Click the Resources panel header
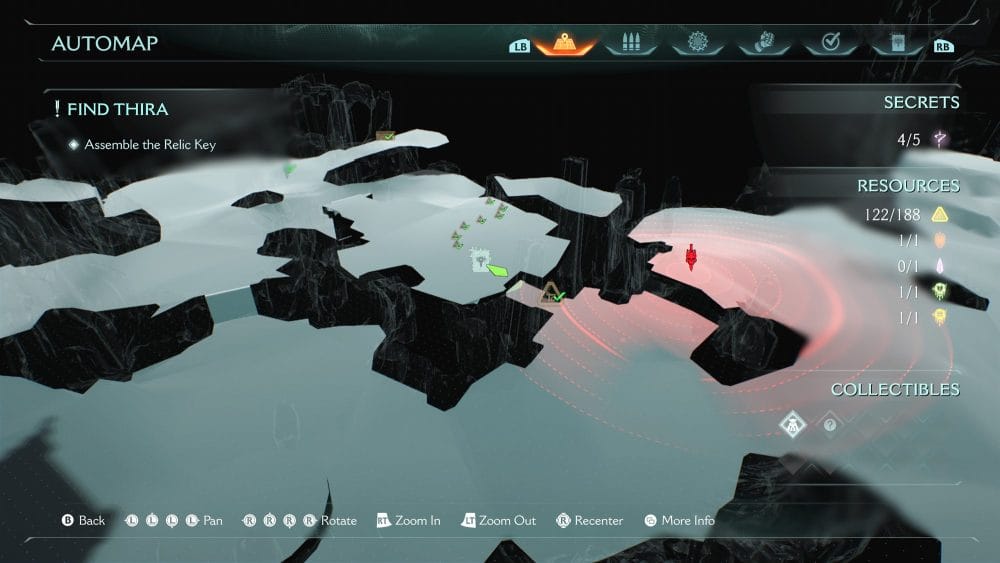 (x=907, y=185)
